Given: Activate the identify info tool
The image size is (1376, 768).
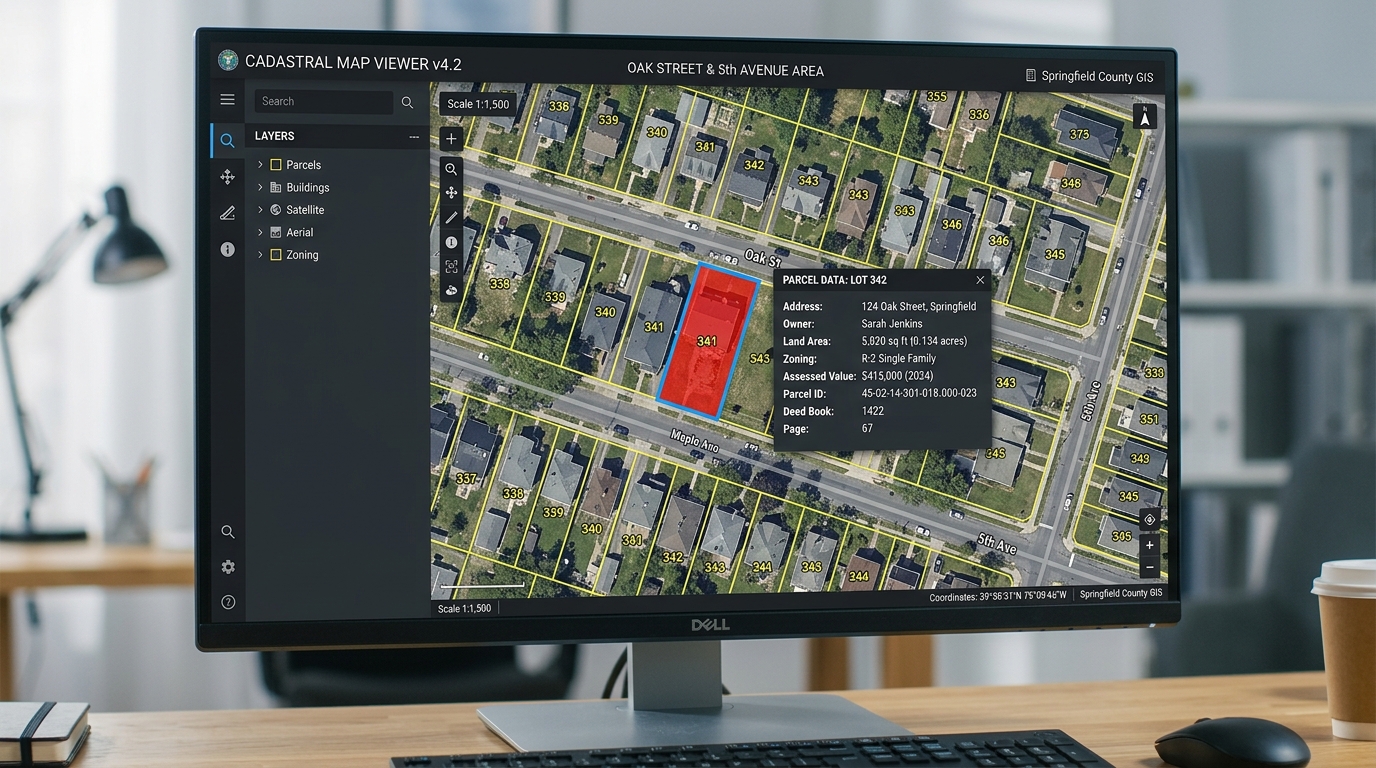Looking at the screenshot, I should pos(451,241).
